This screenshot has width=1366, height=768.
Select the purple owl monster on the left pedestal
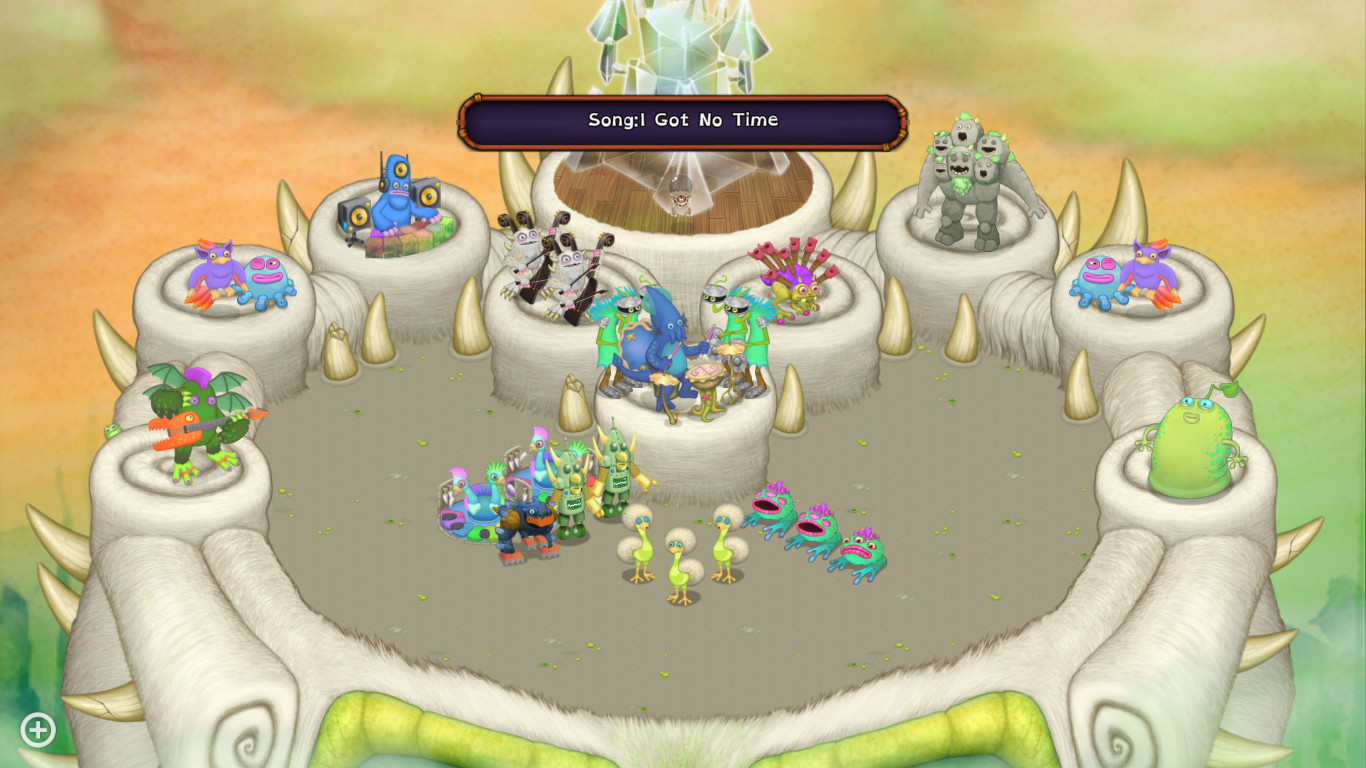point(215,270)
